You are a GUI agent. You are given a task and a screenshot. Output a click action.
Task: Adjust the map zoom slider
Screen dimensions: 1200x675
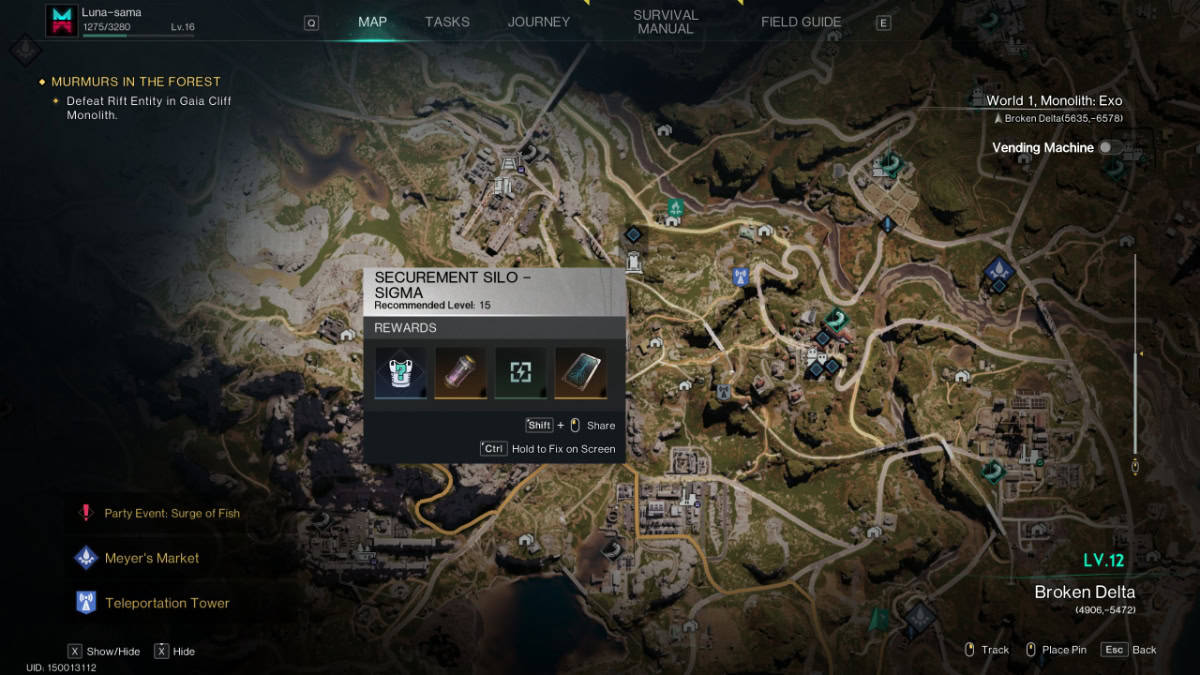coord(1136,354)
